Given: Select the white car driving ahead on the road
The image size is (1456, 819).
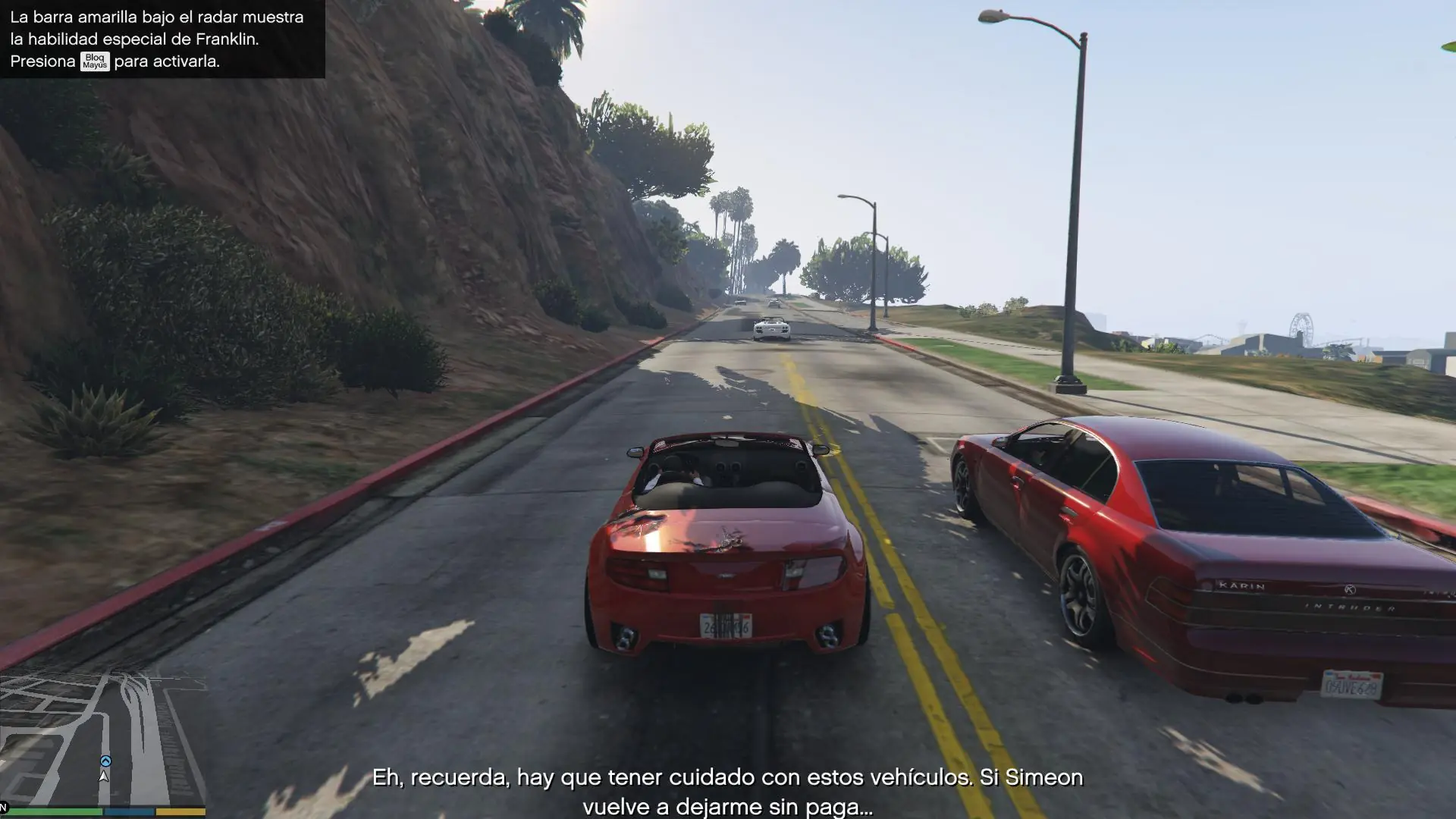Looking at the screenshot, I should [x=773, y=326].
